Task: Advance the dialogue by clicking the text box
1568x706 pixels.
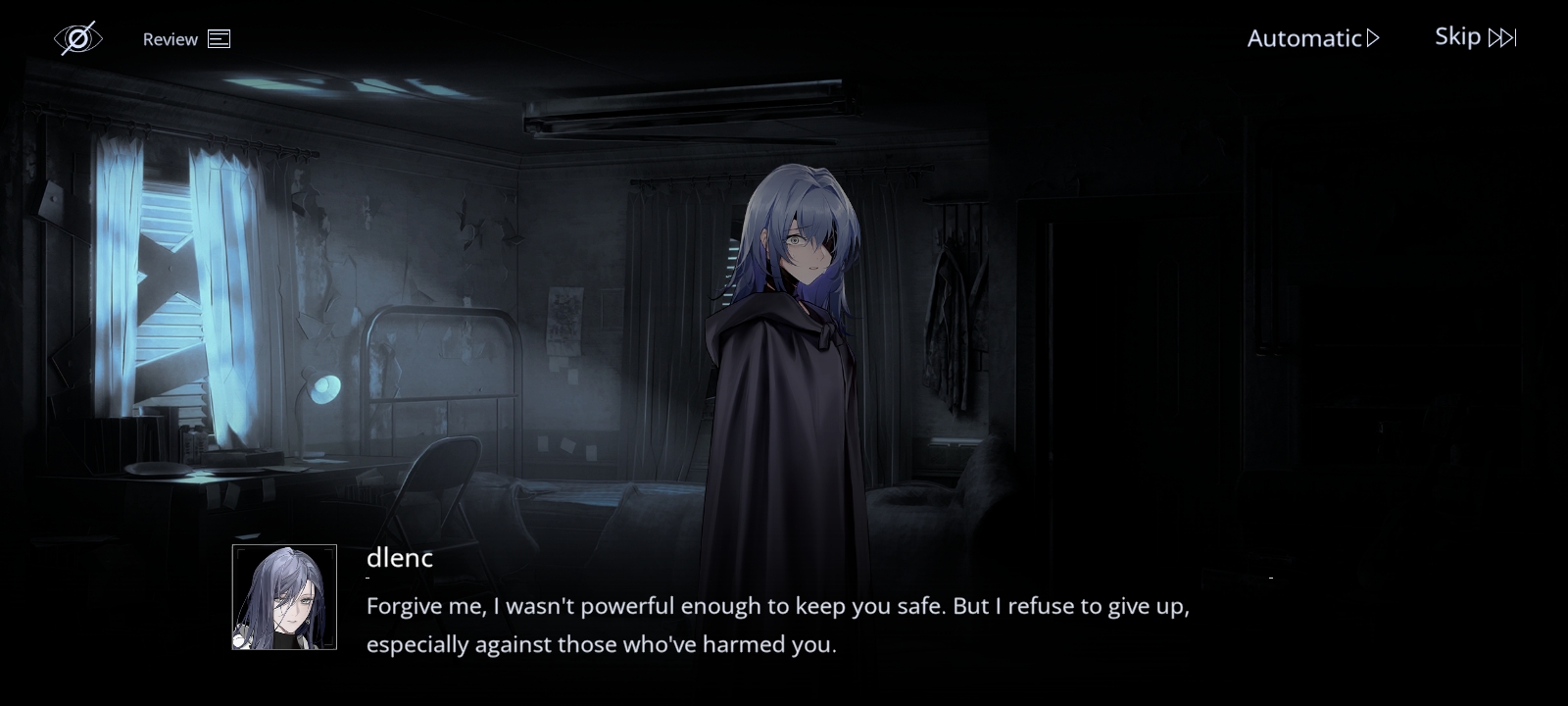Action: (x=777, y=625)
